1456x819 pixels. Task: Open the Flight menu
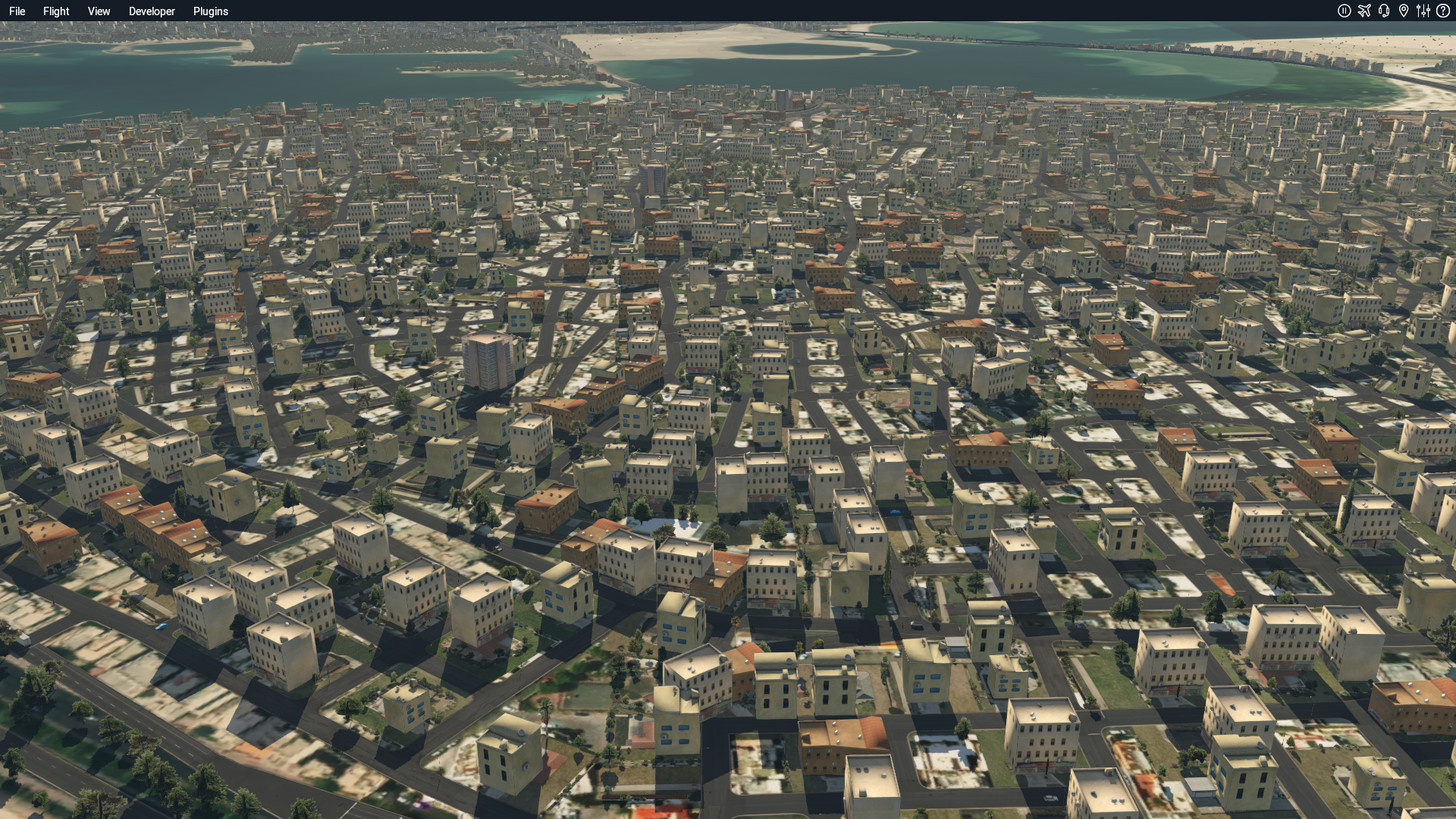pyautogui.click(x=55, y=11)
